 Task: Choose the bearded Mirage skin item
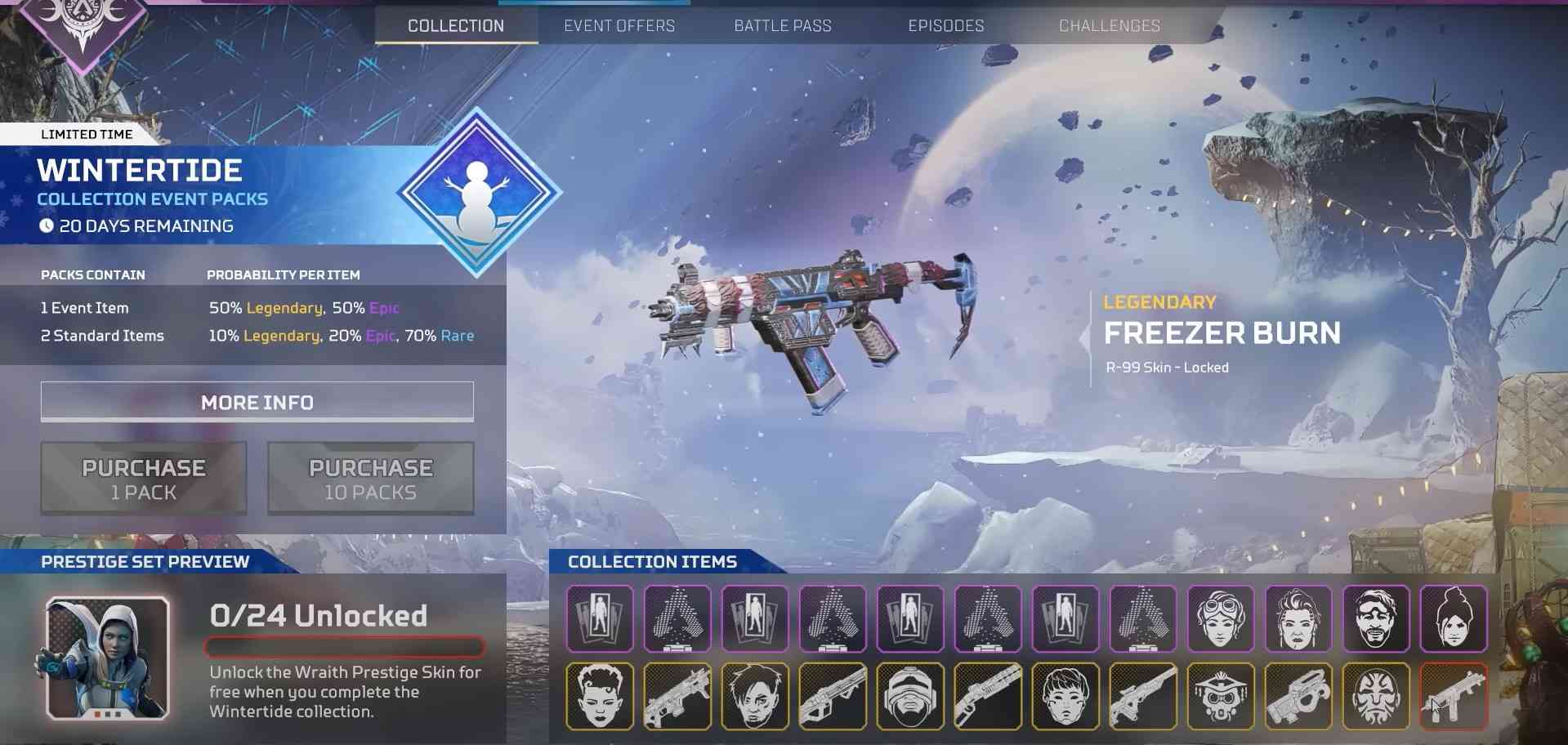point(1376,618)
